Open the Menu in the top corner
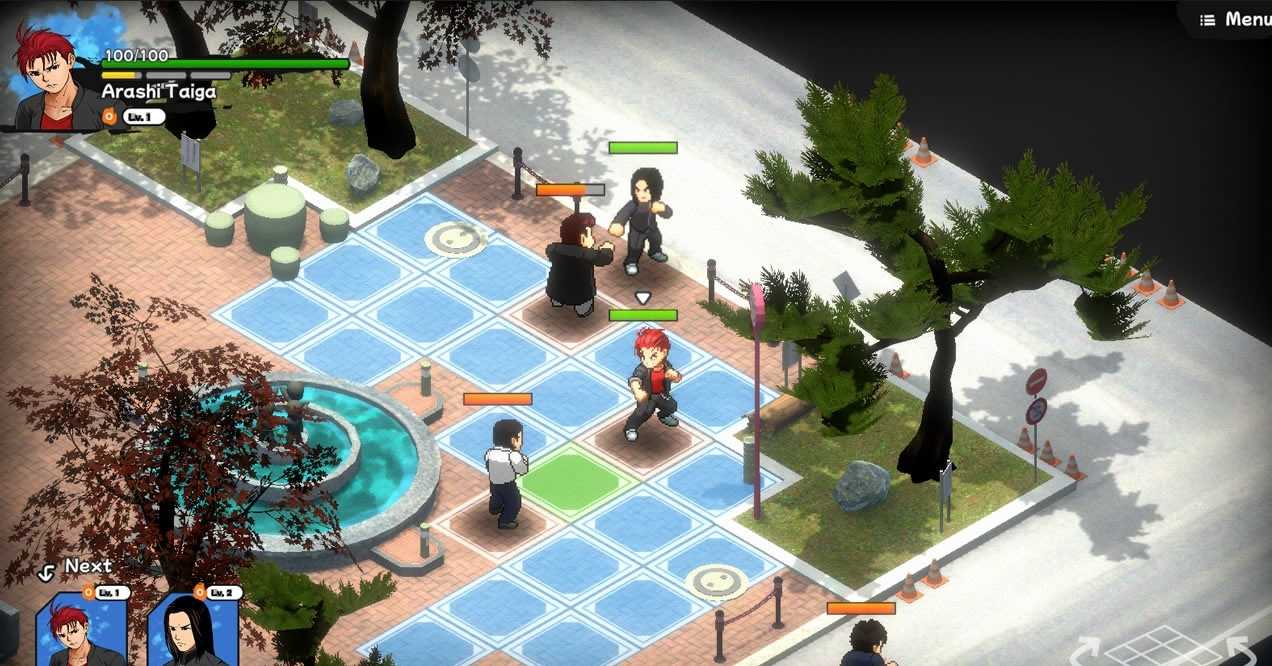 point(1234,19)
